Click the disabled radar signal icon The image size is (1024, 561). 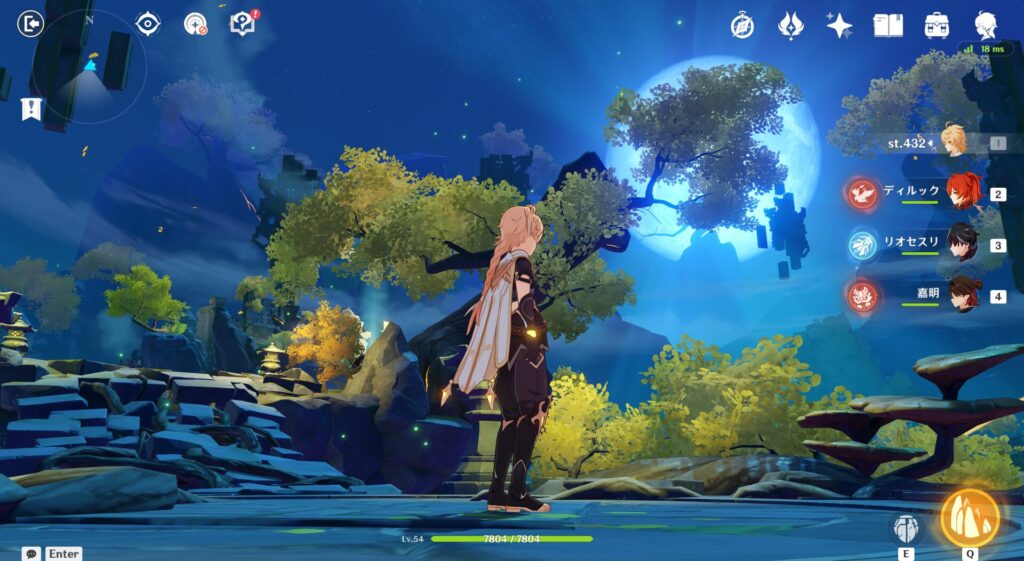point(195,23)
